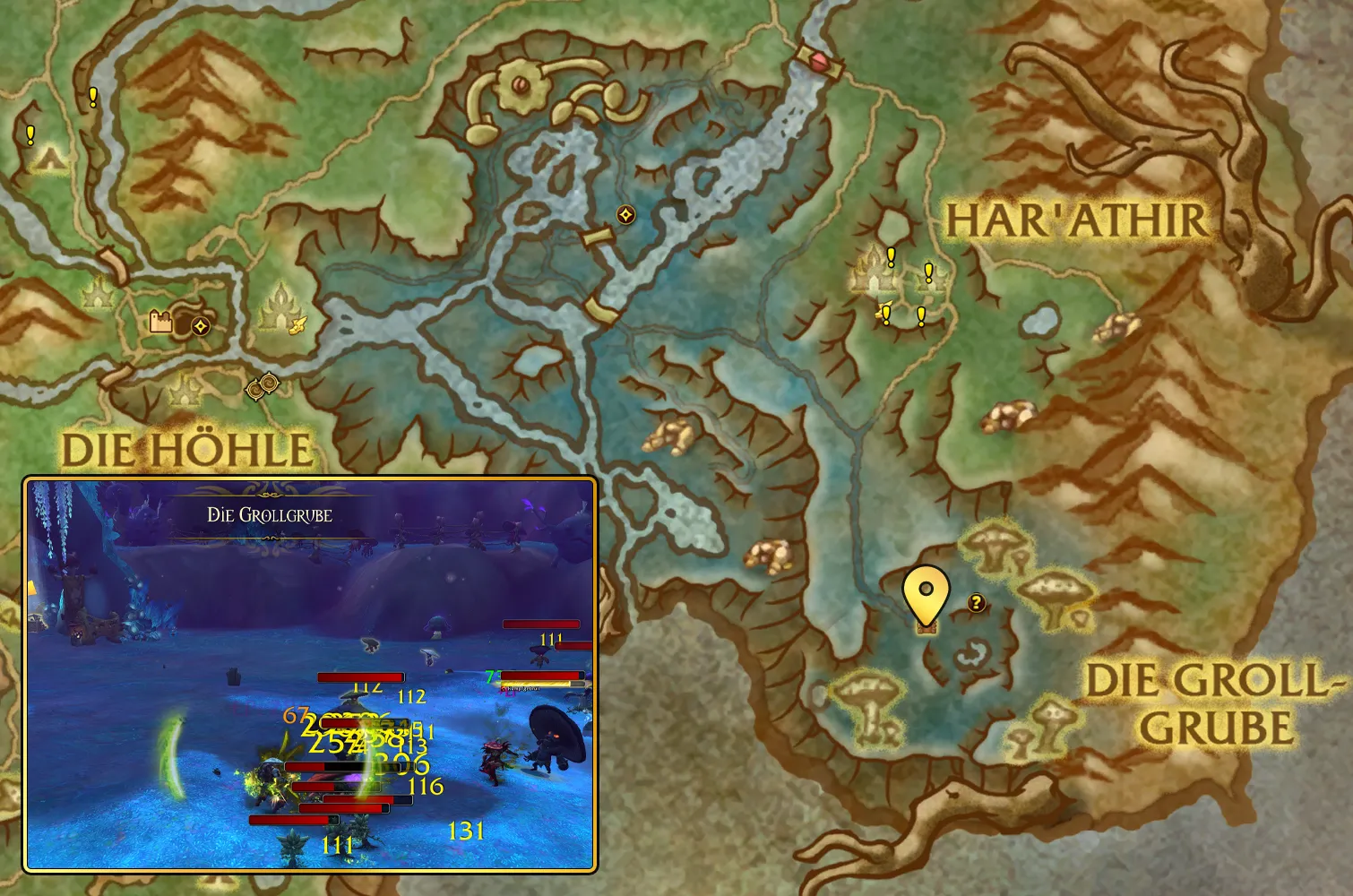
Task: Click the Die Grollgrube zone label on map
Action: [1214, 704]
